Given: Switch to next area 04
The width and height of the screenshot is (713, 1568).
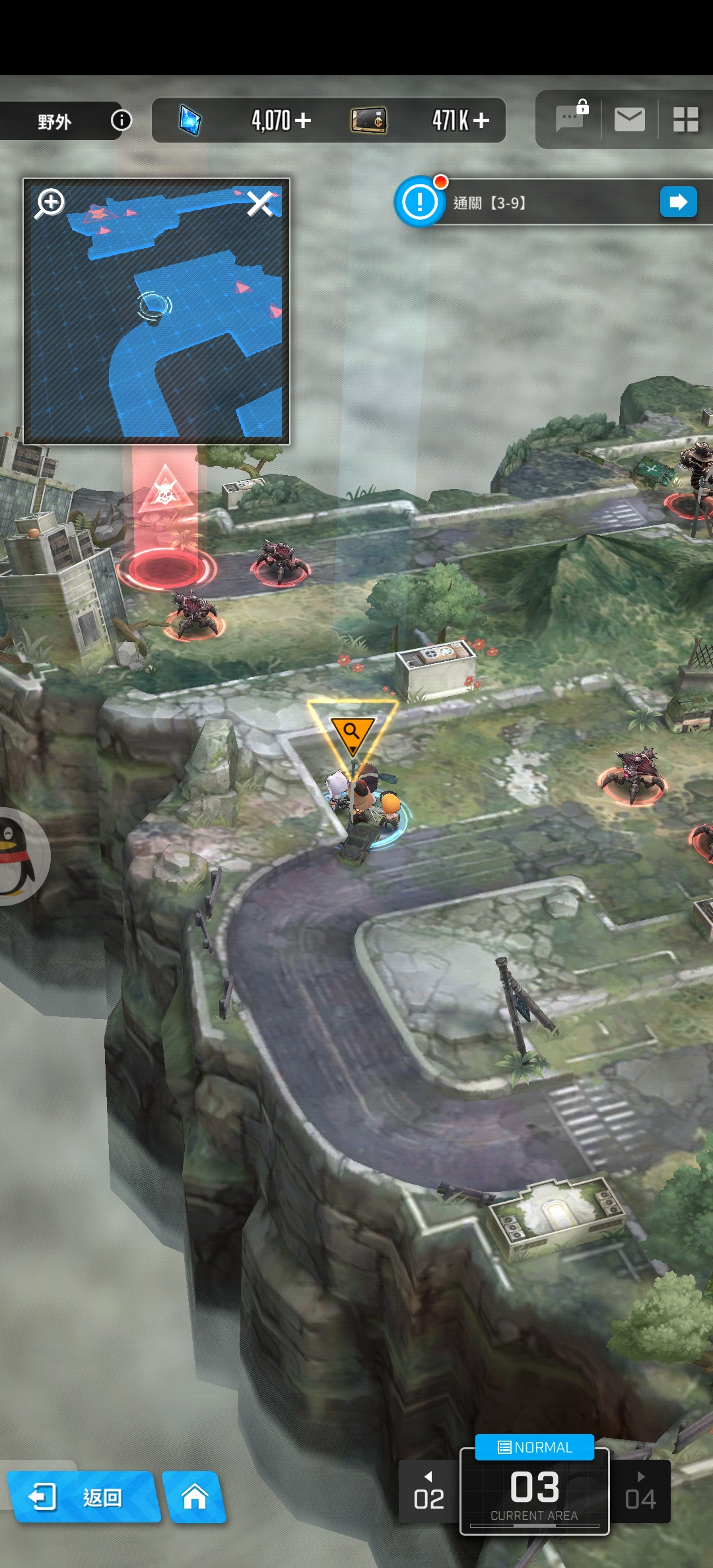Looking at the screenshot, I should (x=640, y=1492).
